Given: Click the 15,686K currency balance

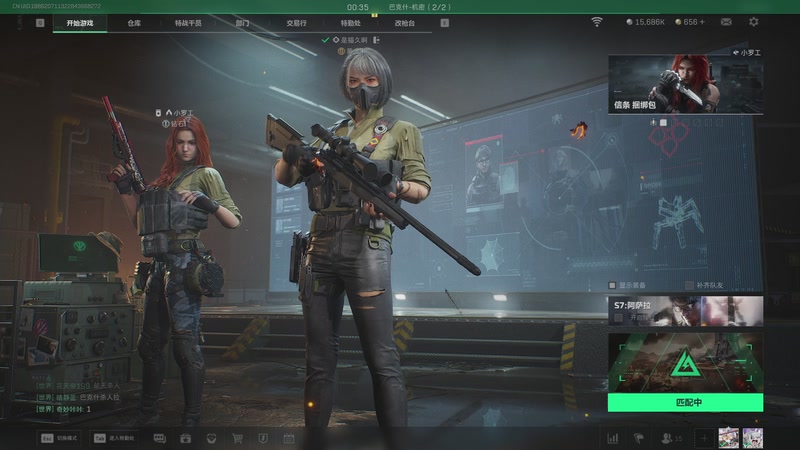Looking at the screenshot, I should pos(645,21).
